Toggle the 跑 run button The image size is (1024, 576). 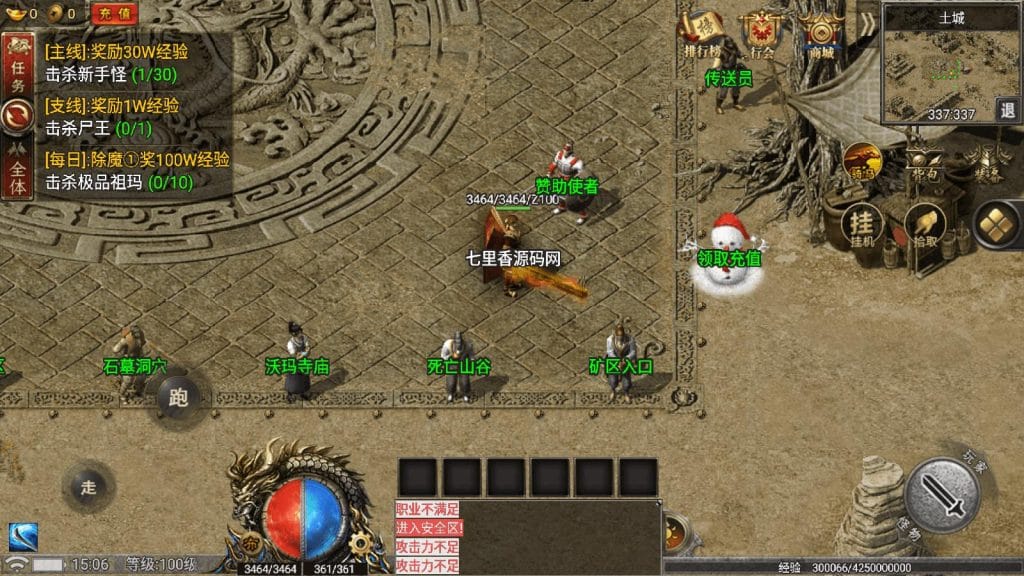click(179, 398)
